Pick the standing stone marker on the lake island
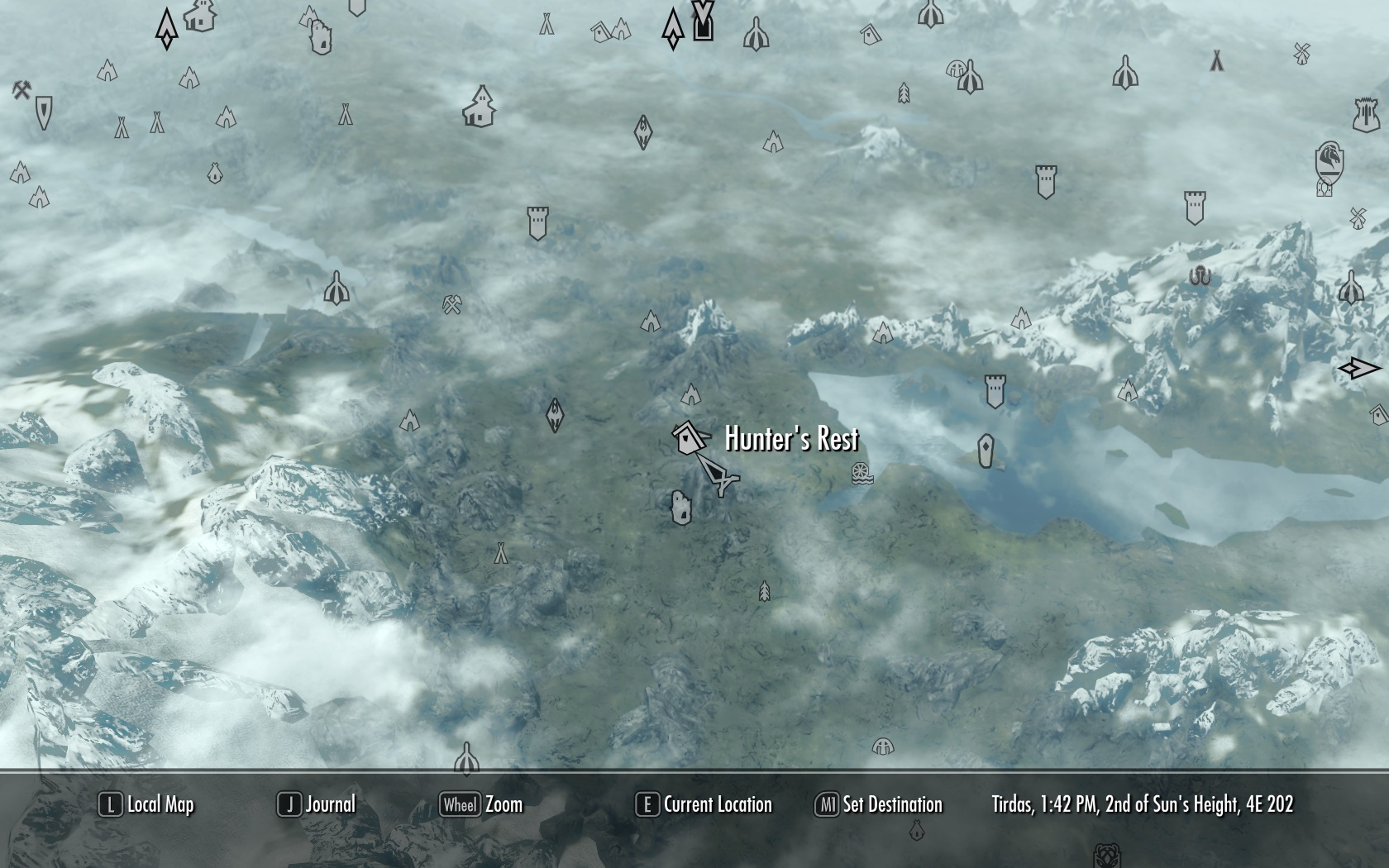This screenshot has height=868, width=1389. [x=986, y=451]
